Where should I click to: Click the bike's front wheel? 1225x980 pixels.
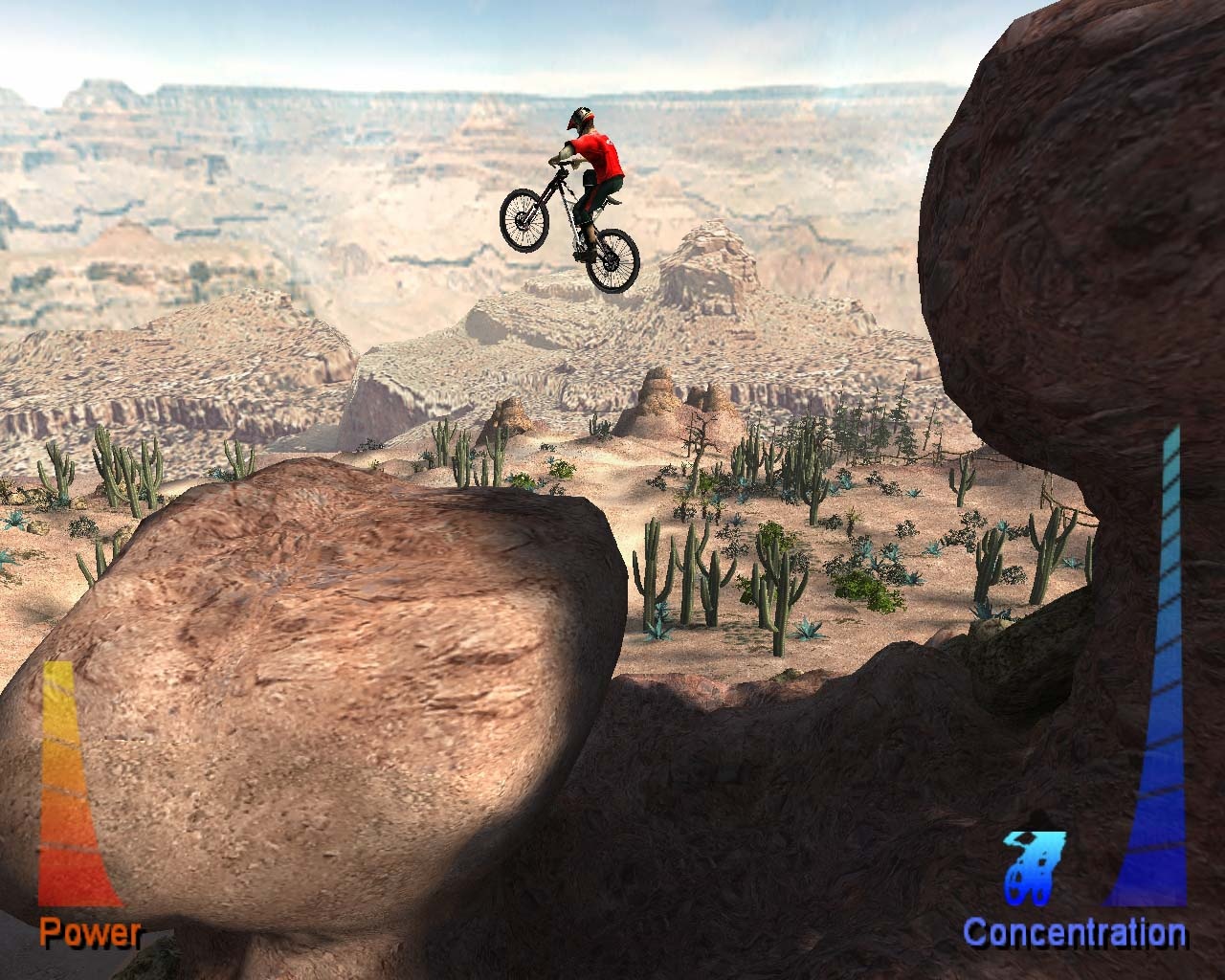coord(523,221)
